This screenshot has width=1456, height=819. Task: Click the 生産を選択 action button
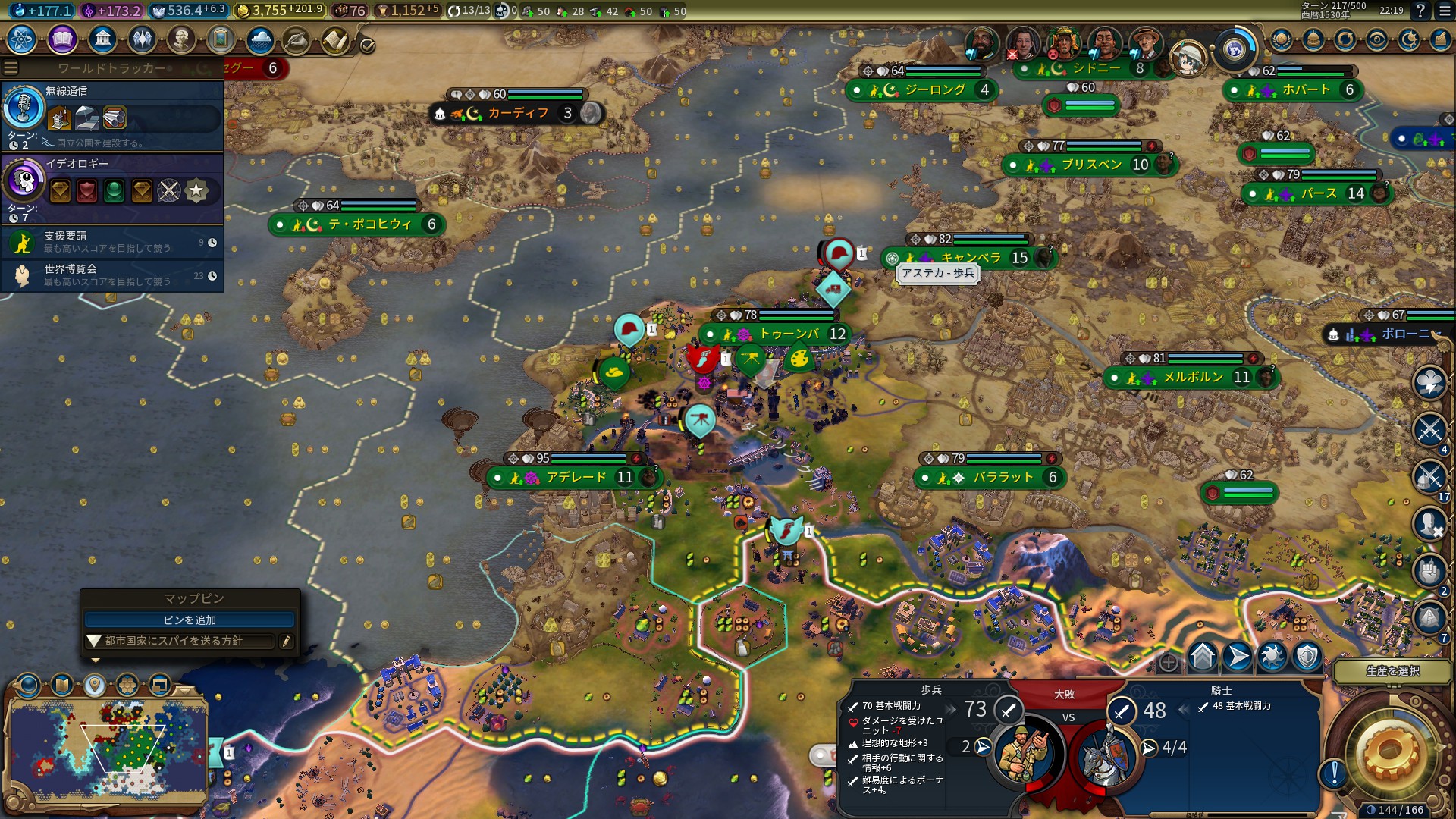[1392, 671]
